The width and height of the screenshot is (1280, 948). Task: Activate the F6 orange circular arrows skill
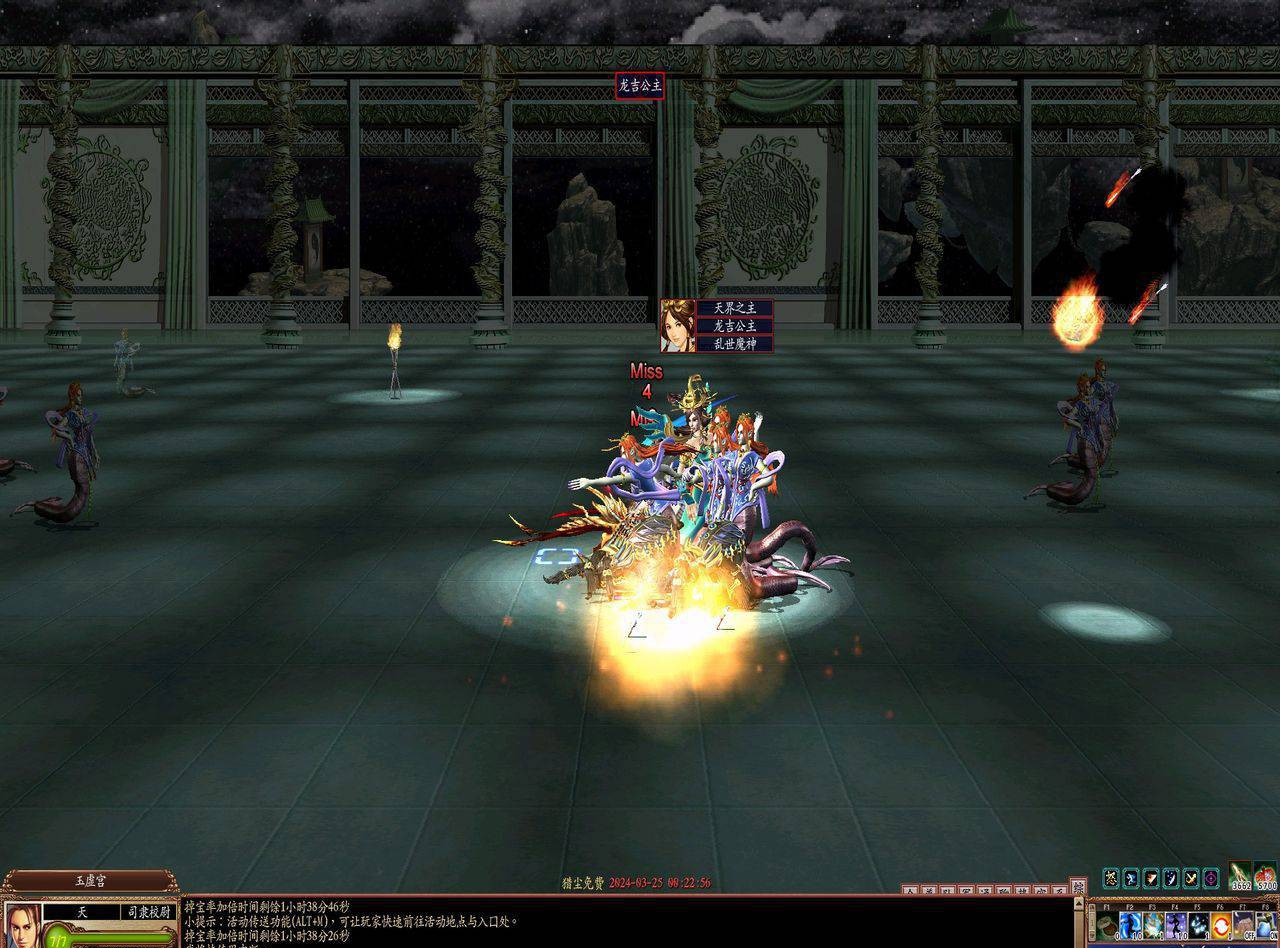pos(1221,927)
